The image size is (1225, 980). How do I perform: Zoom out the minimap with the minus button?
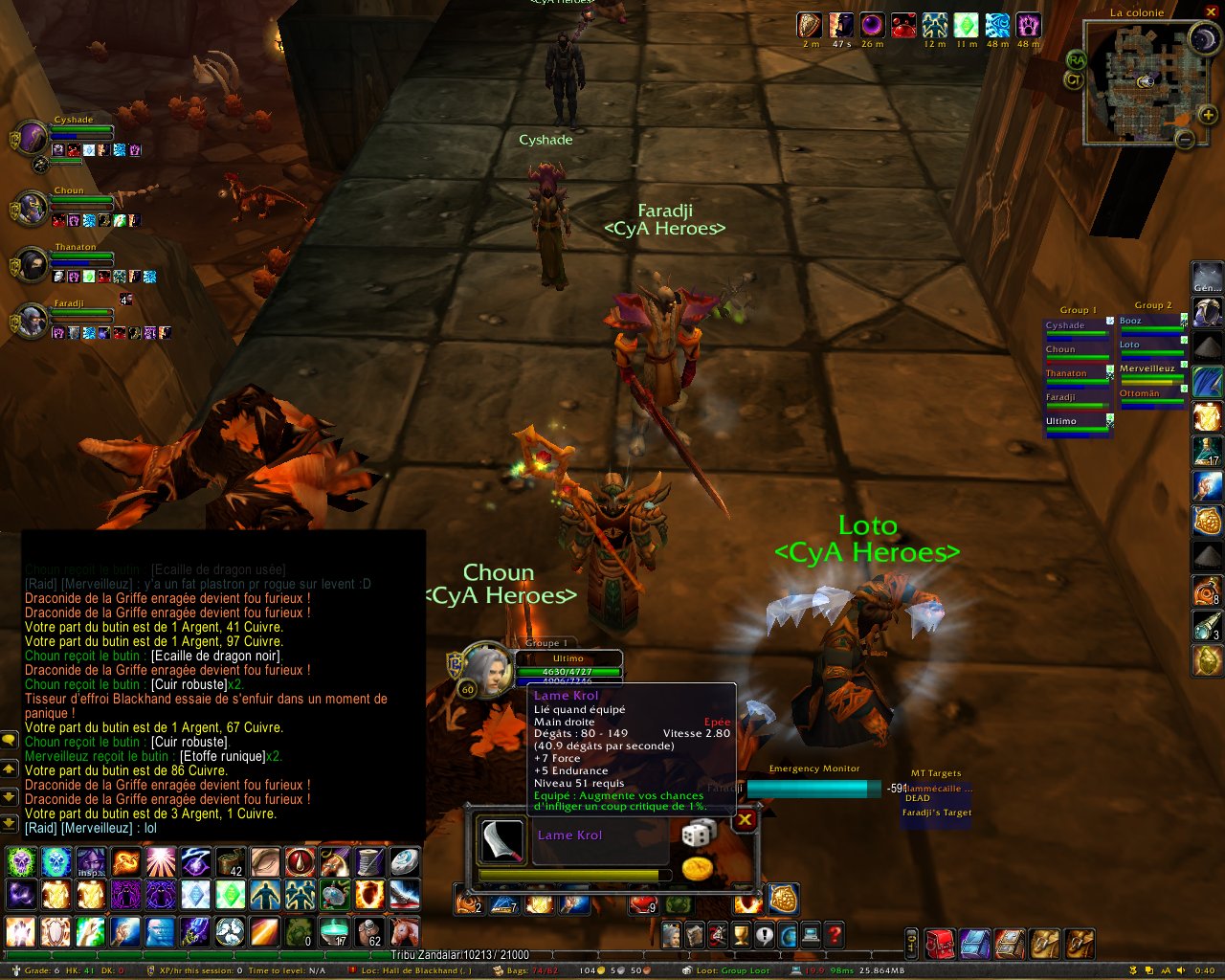click(x=1185, y=140)
